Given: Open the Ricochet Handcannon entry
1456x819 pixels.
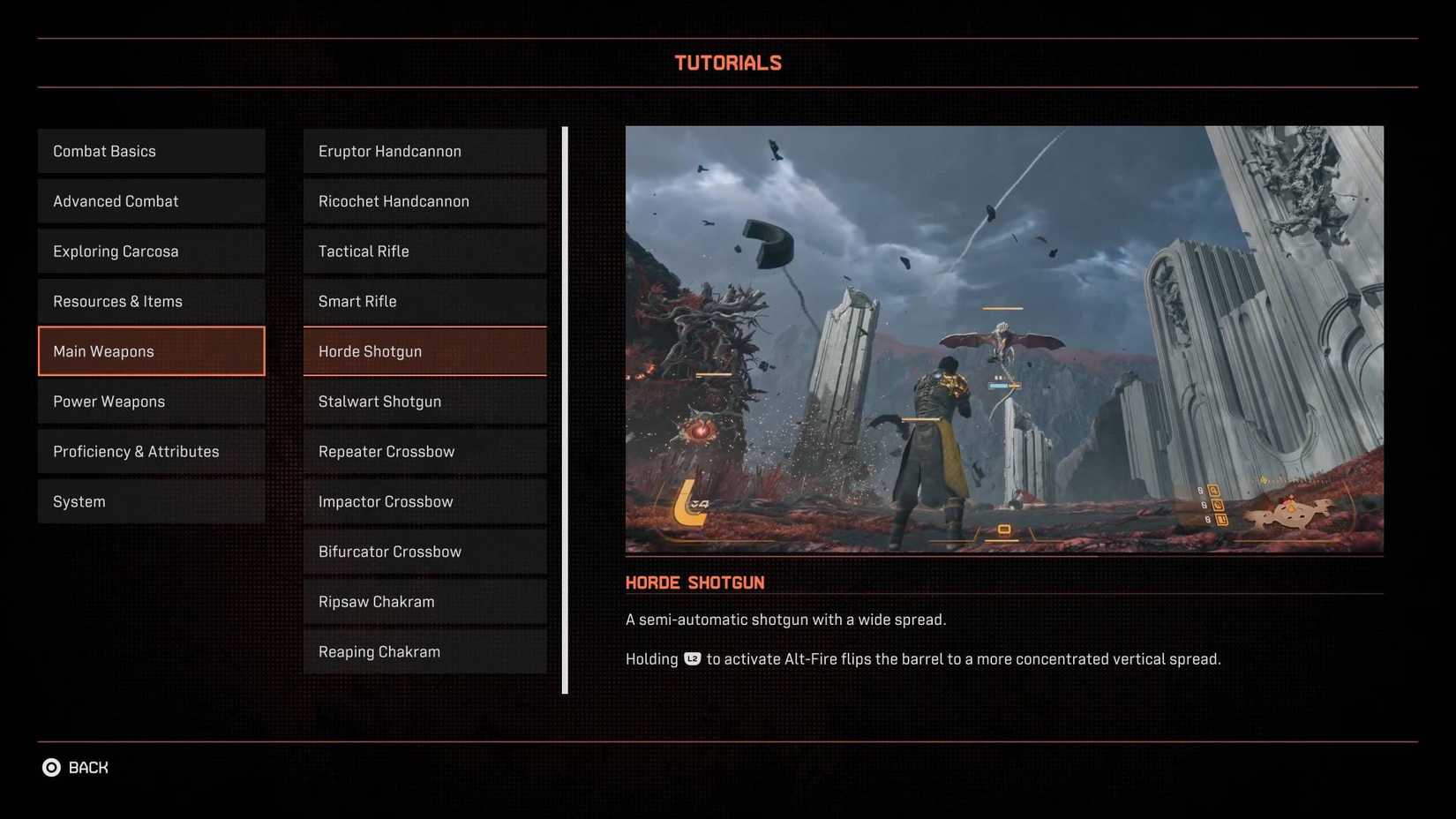Looking at the screenshot, I should click(424, 200).
